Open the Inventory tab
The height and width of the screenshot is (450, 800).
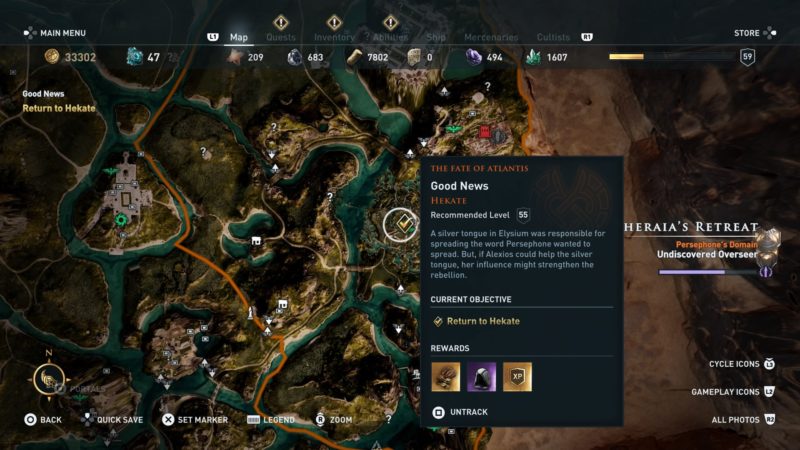point(334,37)
